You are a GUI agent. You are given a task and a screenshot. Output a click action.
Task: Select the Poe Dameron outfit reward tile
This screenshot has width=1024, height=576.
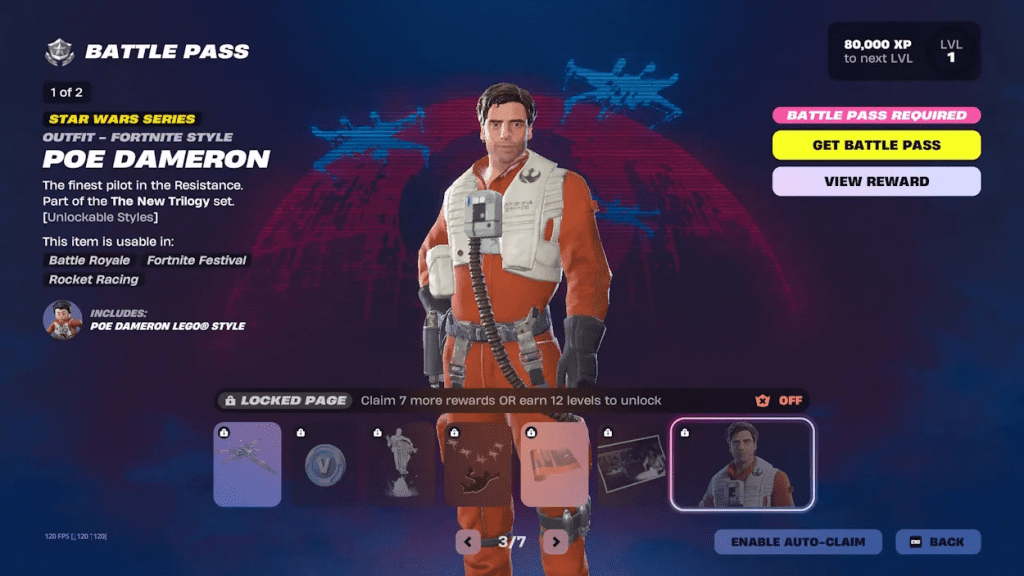coord(743,464)
